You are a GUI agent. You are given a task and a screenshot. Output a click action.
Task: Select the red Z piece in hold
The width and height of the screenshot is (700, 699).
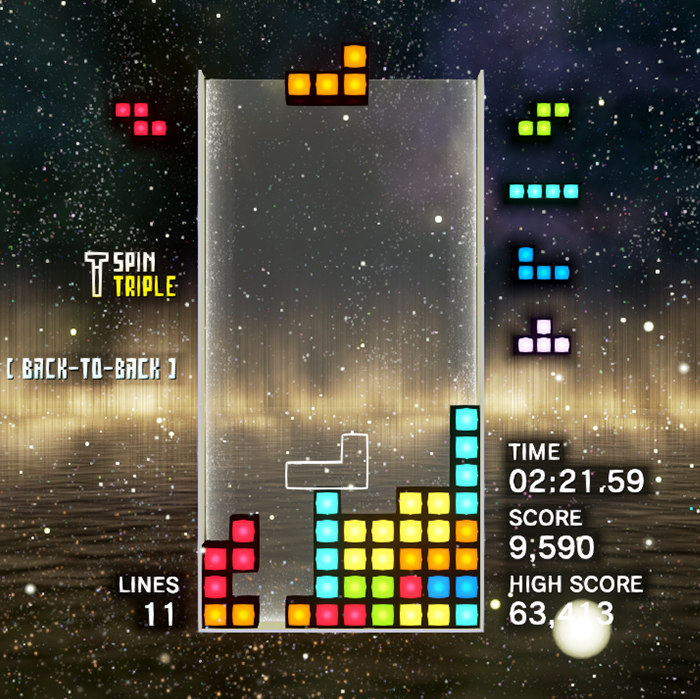(141, 118)
